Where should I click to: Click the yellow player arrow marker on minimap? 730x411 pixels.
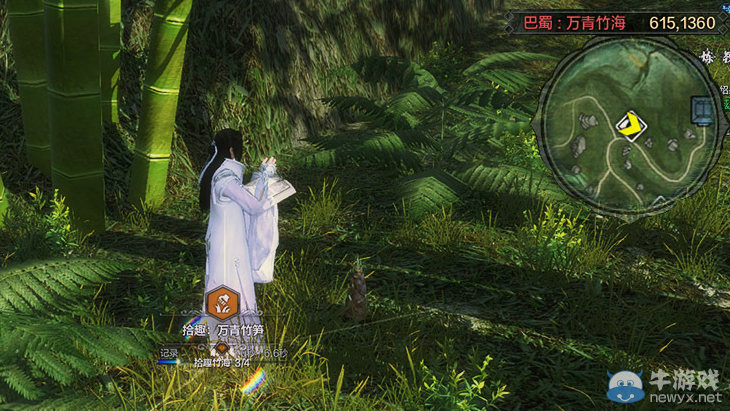coord(631,125)
